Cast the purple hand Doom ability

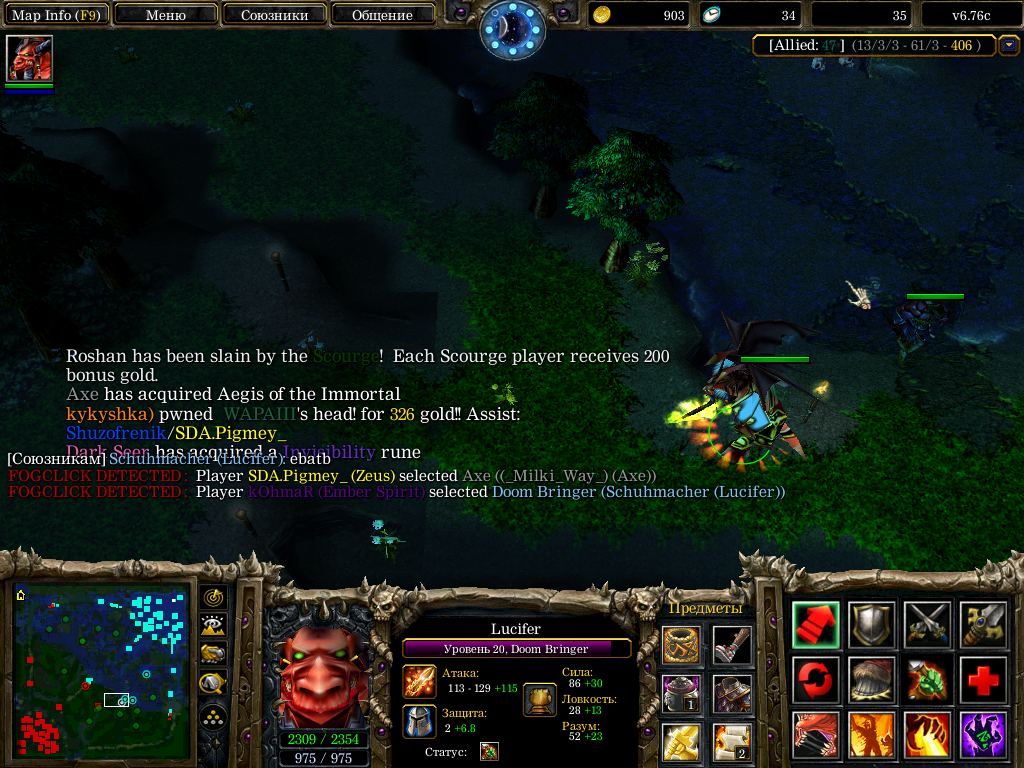coord(983,735)
